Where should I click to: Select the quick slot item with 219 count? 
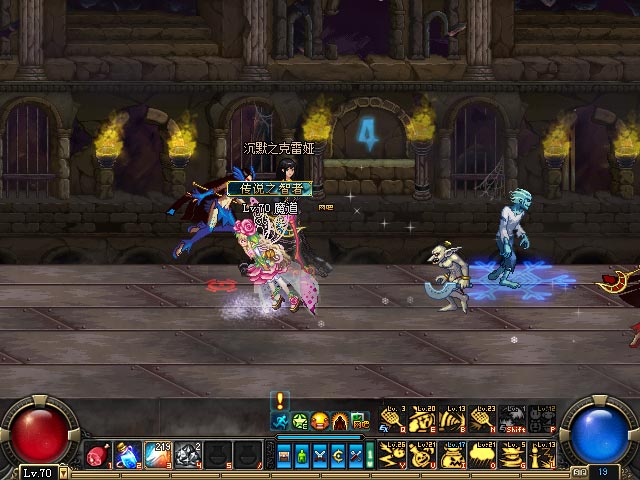[x=158, y=456]
